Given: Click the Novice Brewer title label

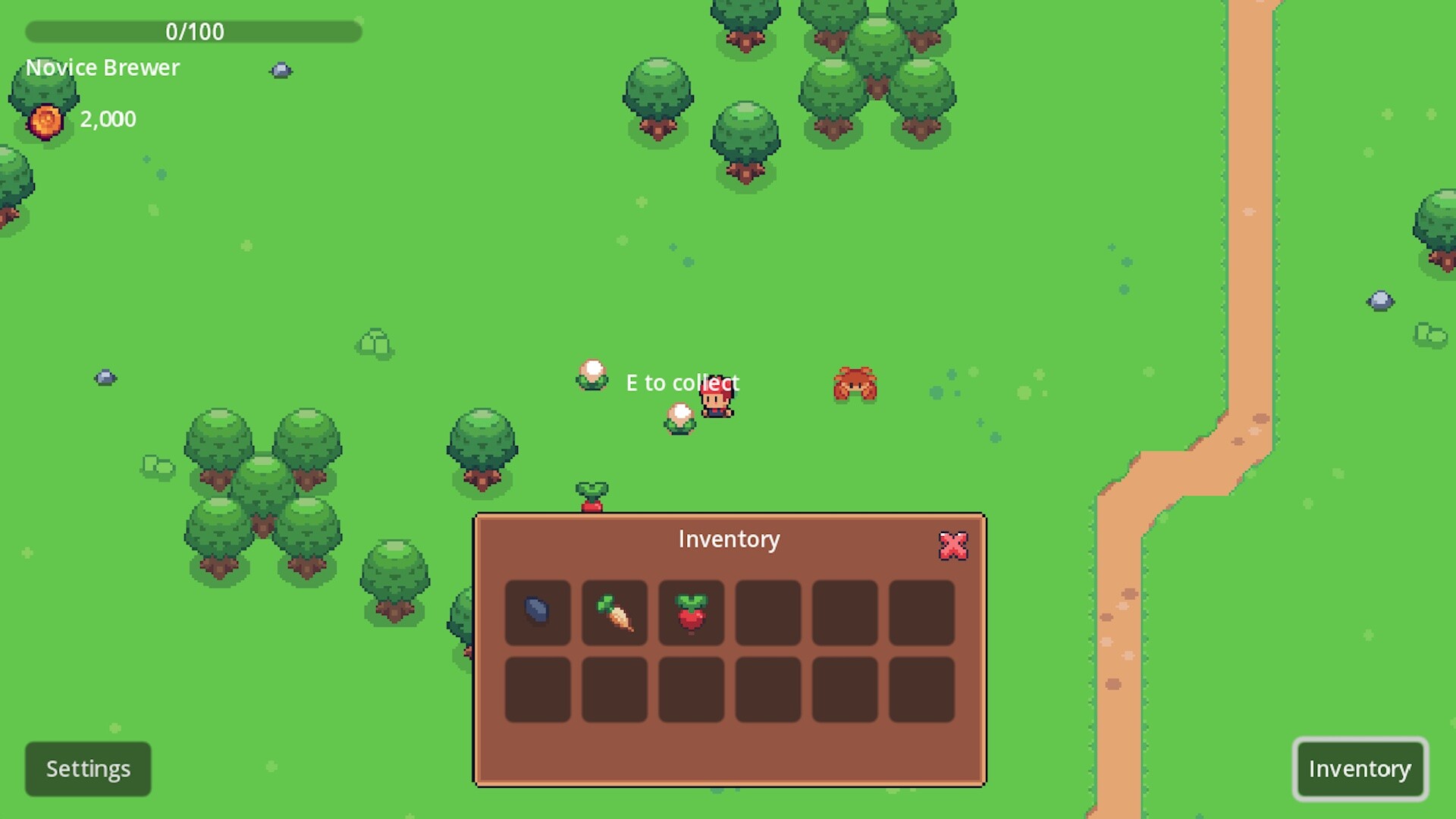Looking at the screenshot, I should (102, 67).
